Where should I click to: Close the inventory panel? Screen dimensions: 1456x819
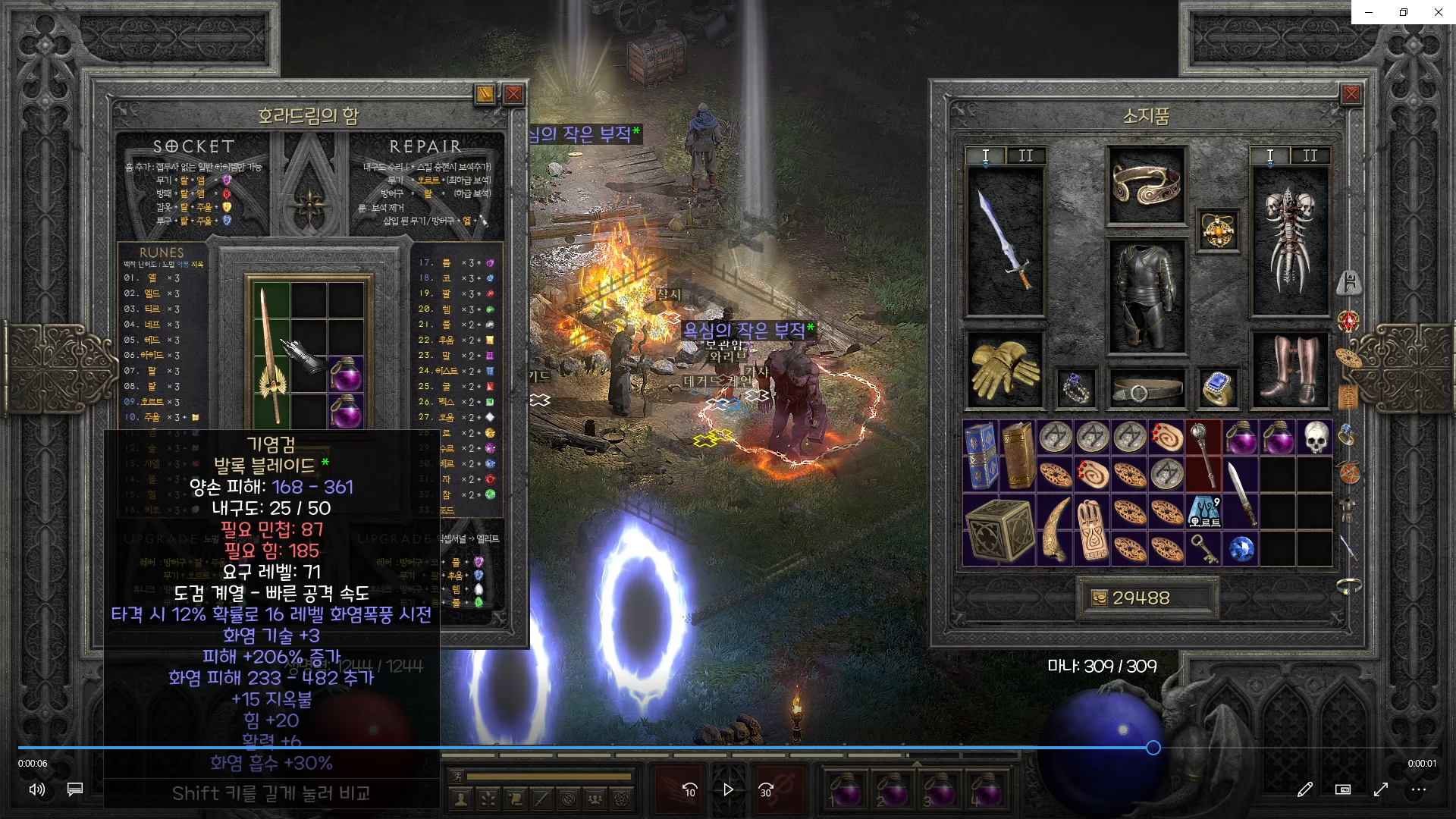tap(1351, 94)
